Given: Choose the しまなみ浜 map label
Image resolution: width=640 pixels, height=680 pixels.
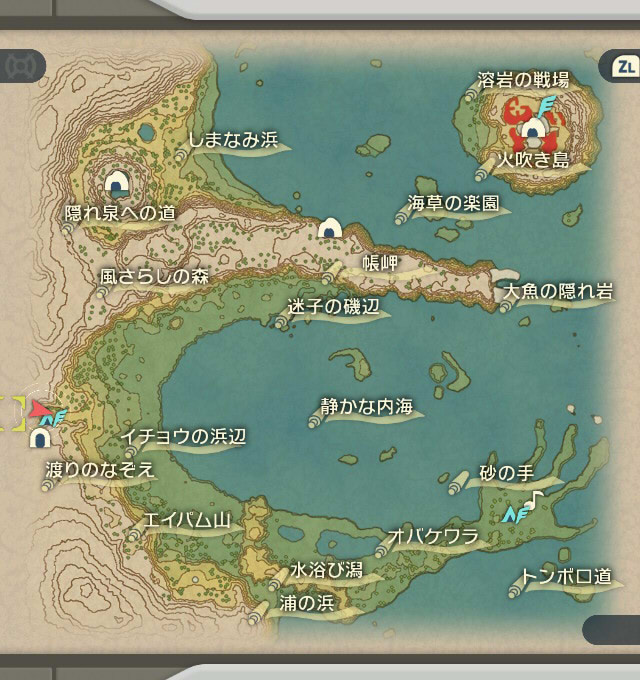Looking at the screenshot, I should coord(234,142).
